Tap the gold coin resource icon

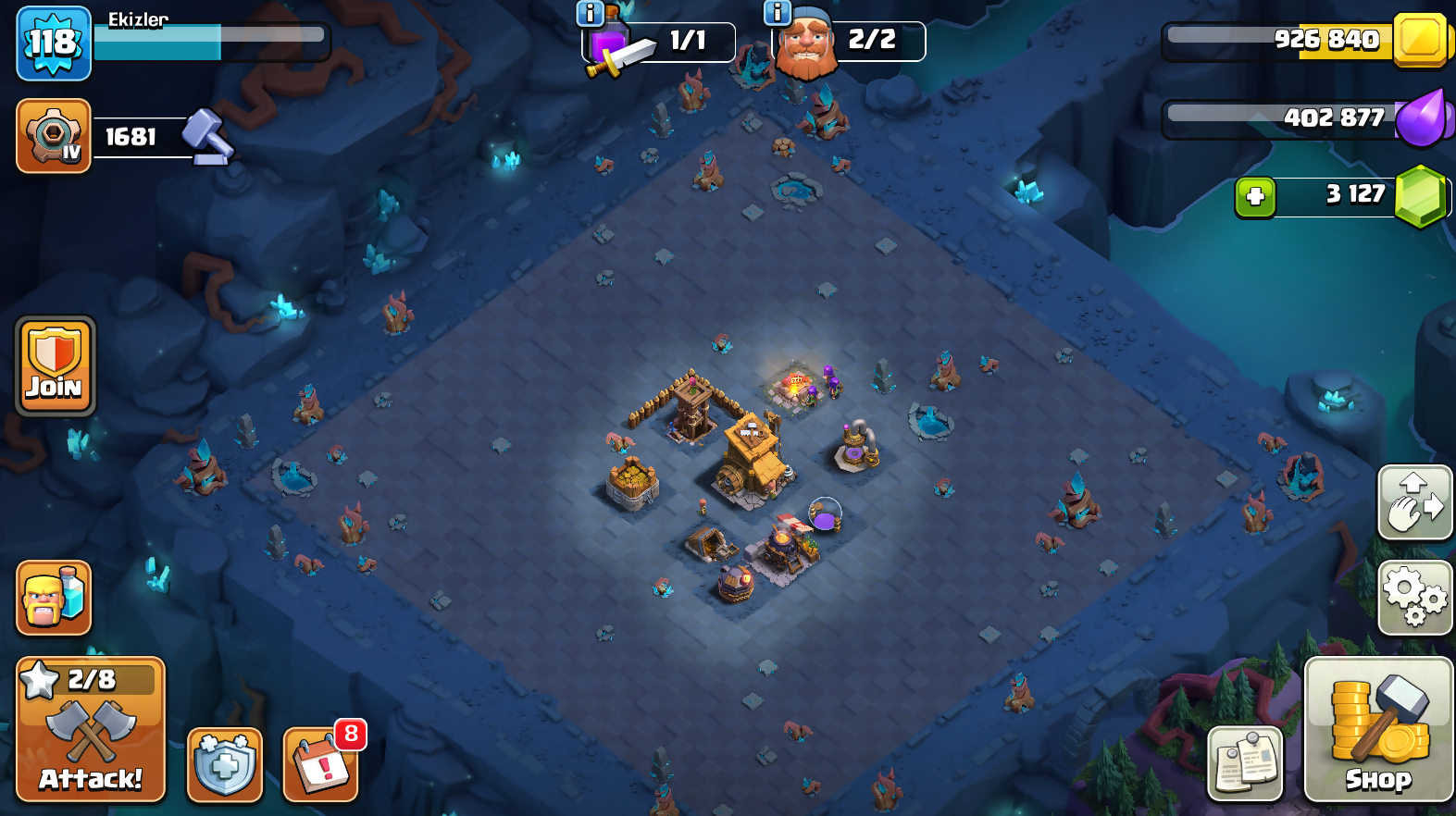pyautogui.click(x=1420, y=40)
